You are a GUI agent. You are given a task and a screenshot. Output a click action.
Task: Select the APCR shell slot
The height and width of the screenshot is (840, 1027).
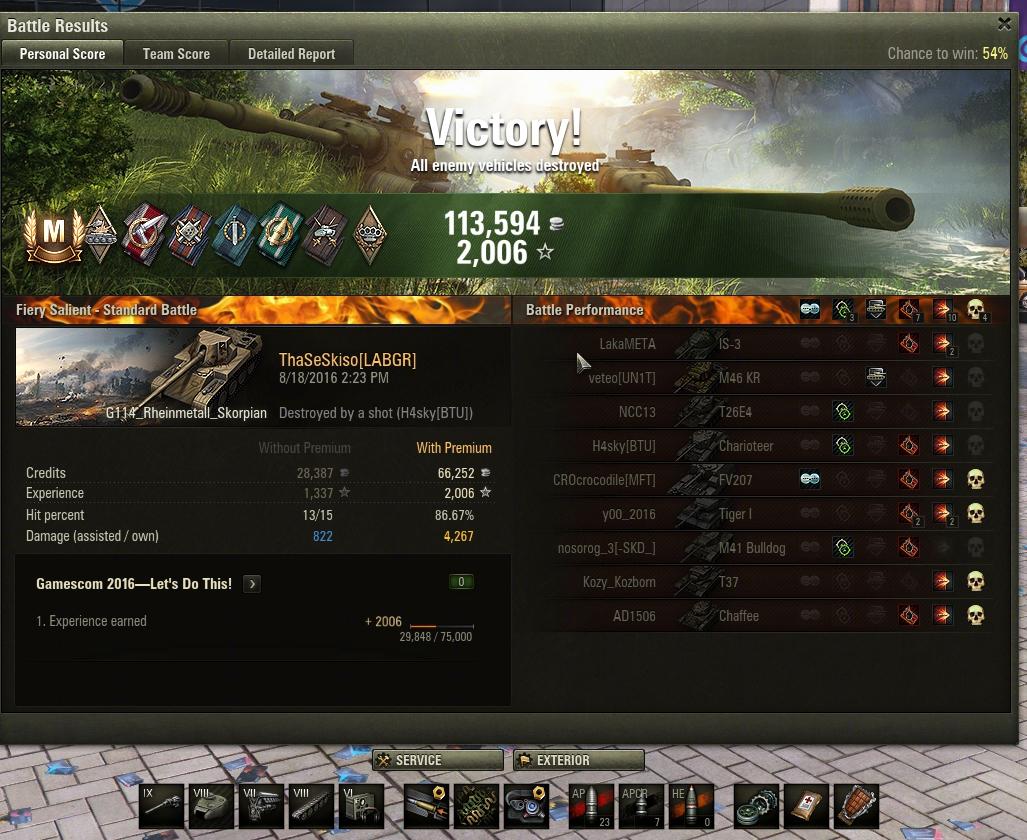(640, 806)
